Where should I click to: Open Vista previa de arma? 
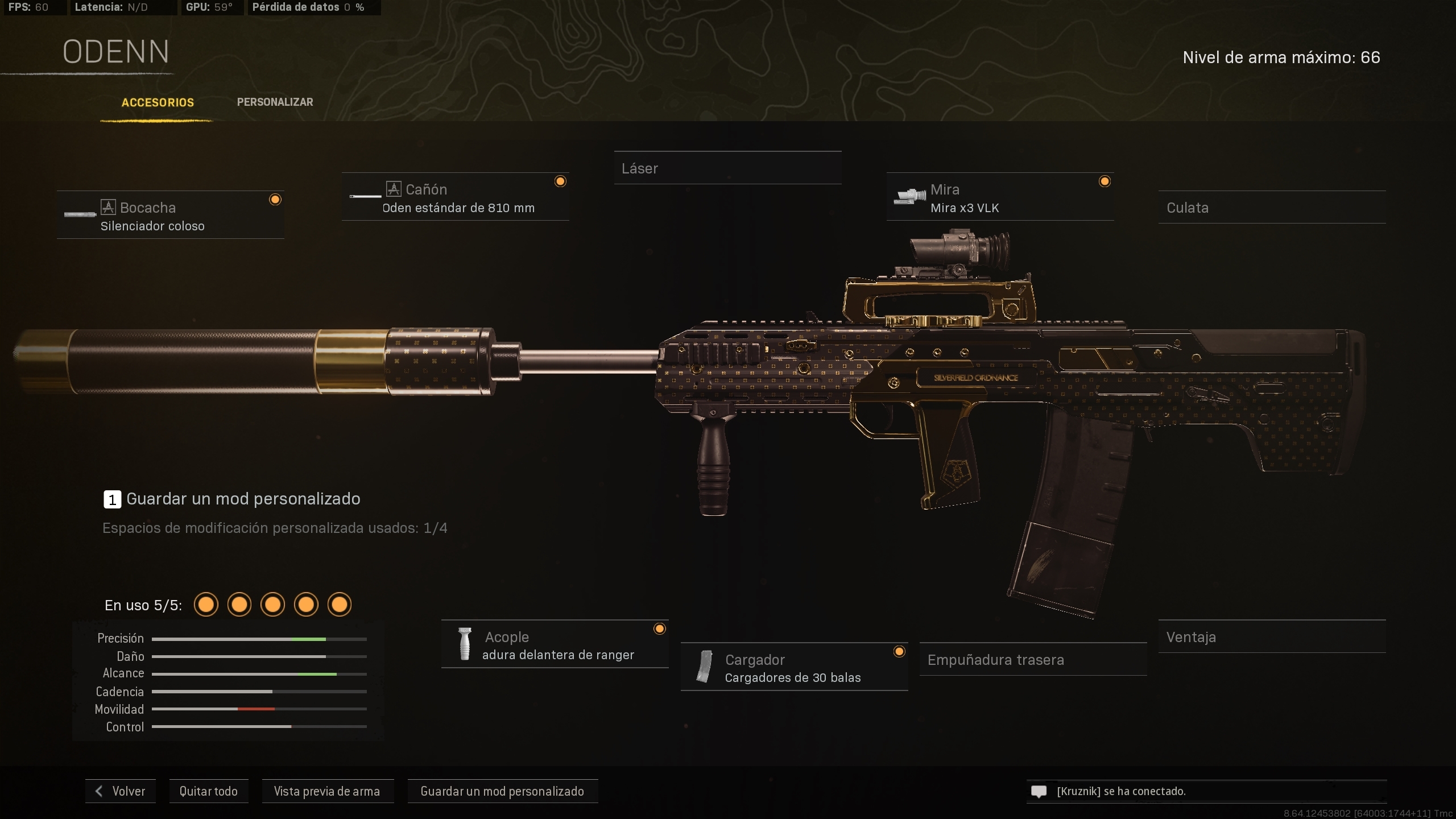[x=328, y=791]
